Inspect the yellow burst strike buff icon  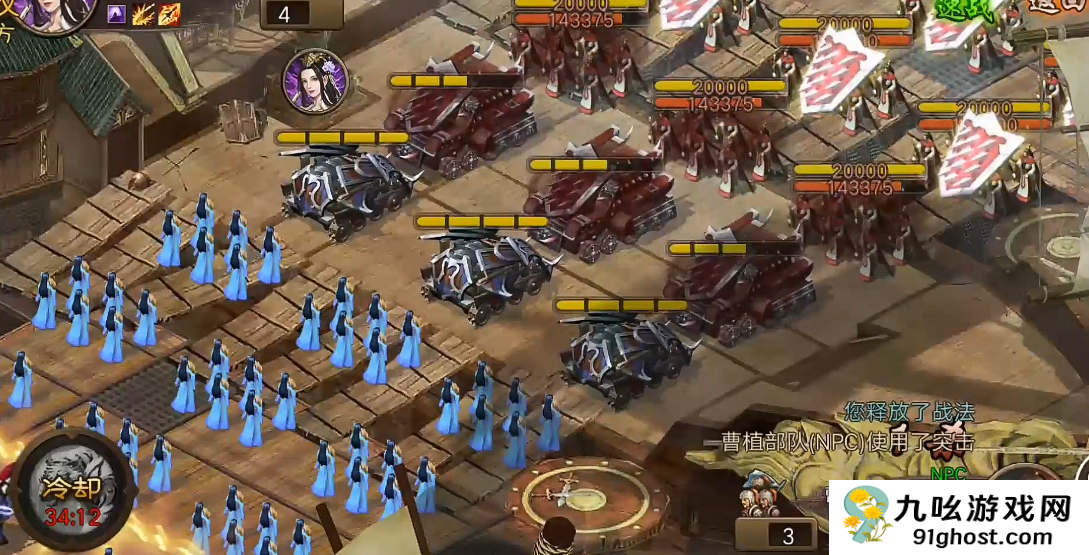click(144, 14)
